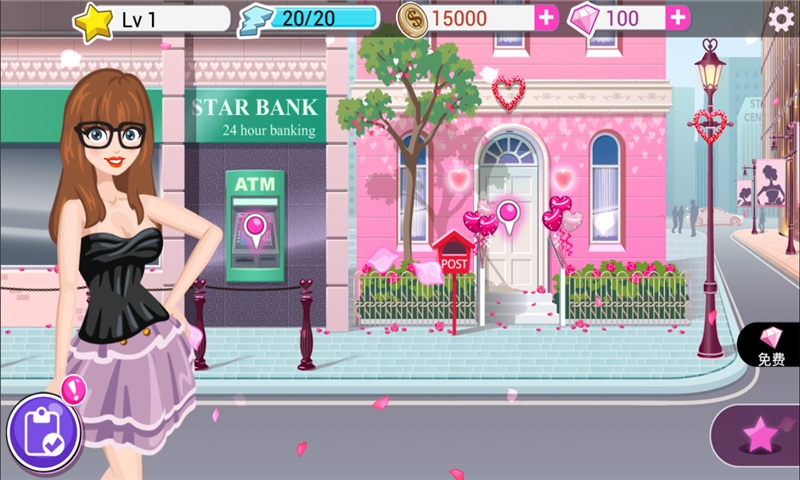Claim the free diamond offer
This screenshot has width=800, height=480.
[771, 345]
